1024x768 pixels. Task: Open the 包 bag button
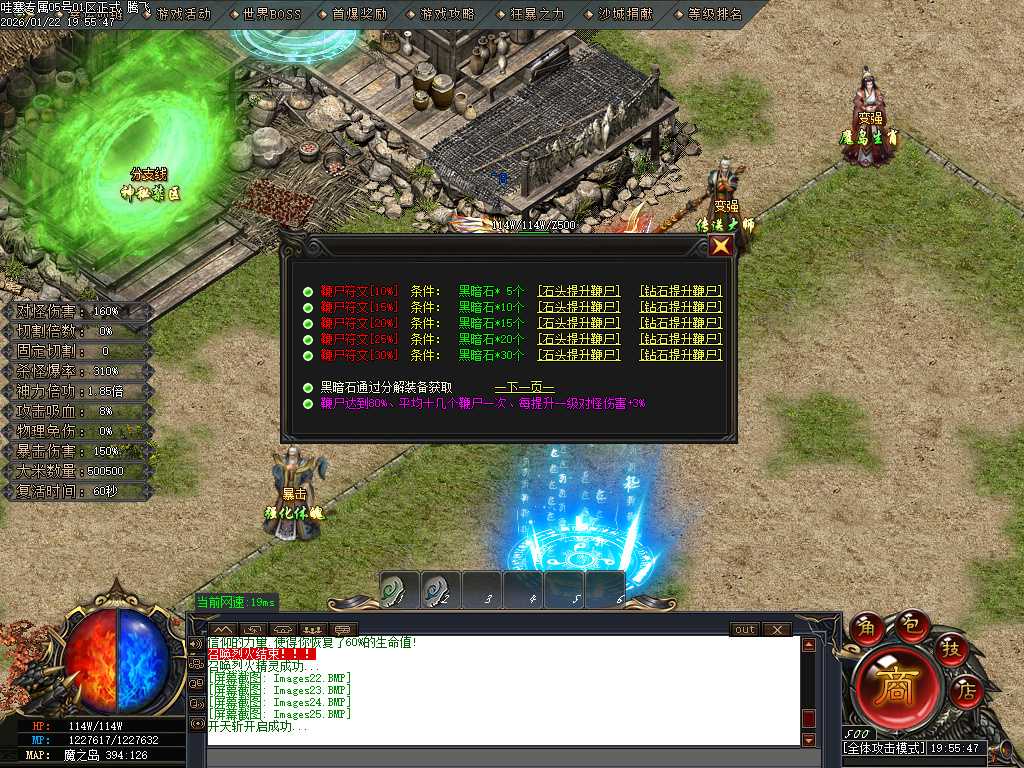[911, 624]
